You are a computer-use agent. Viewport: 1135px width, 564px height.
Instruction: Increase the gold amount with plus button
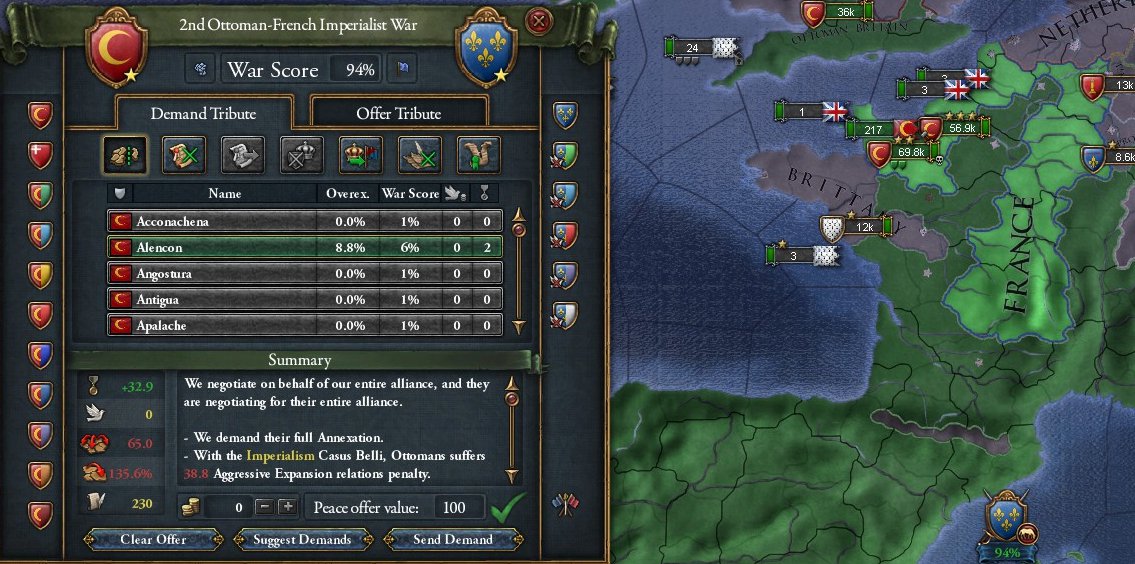click(x=287, y=507)
